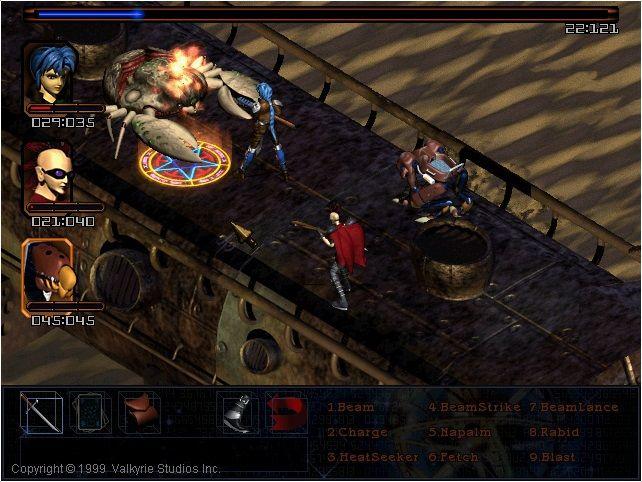Viewport: 642px width, 482px height.
Task: Activate the Beam skill
Action: 351,408
